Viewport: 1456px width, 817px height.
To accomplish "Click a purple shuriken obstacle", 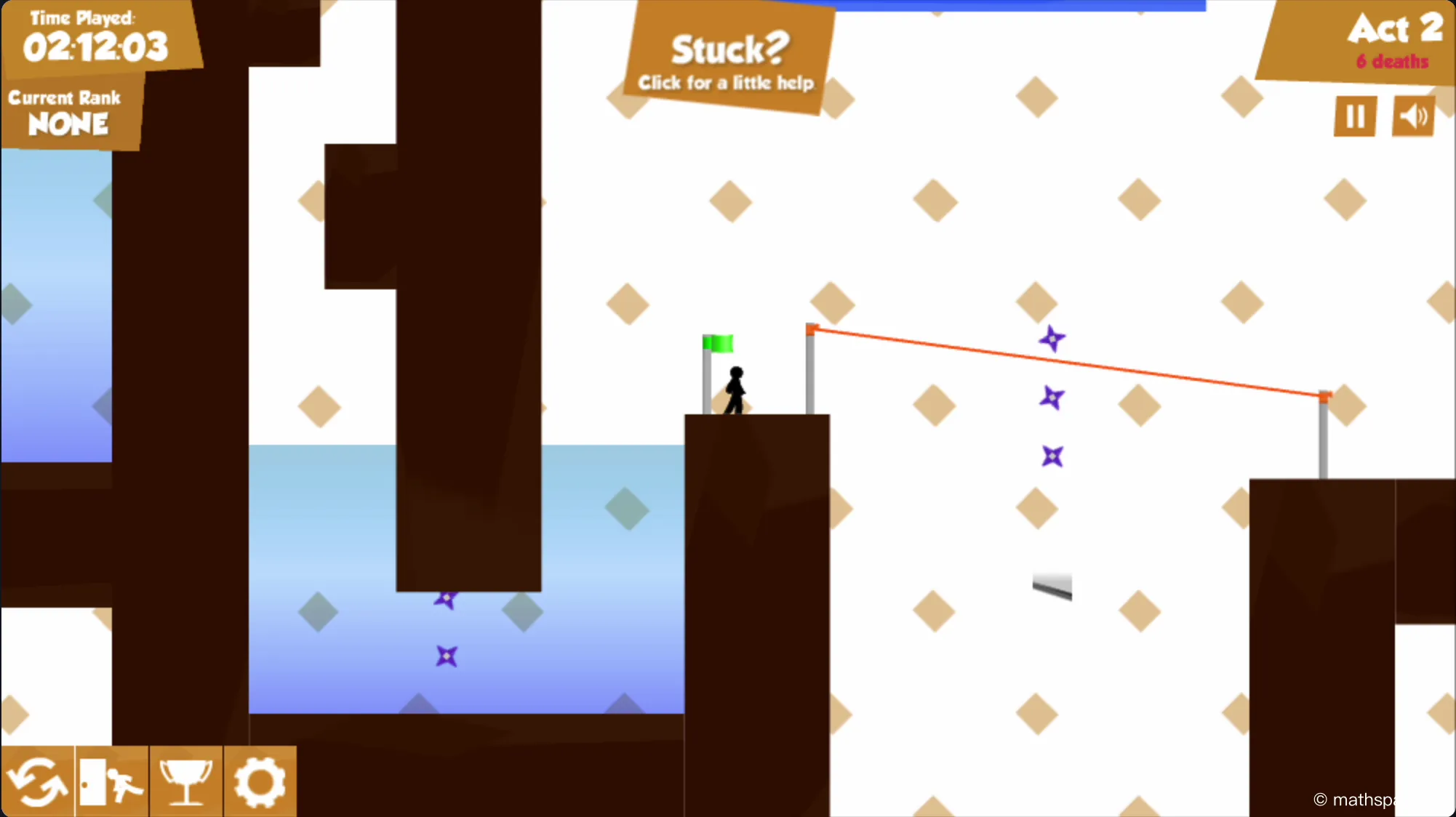I will click(x=1052, y=338).
